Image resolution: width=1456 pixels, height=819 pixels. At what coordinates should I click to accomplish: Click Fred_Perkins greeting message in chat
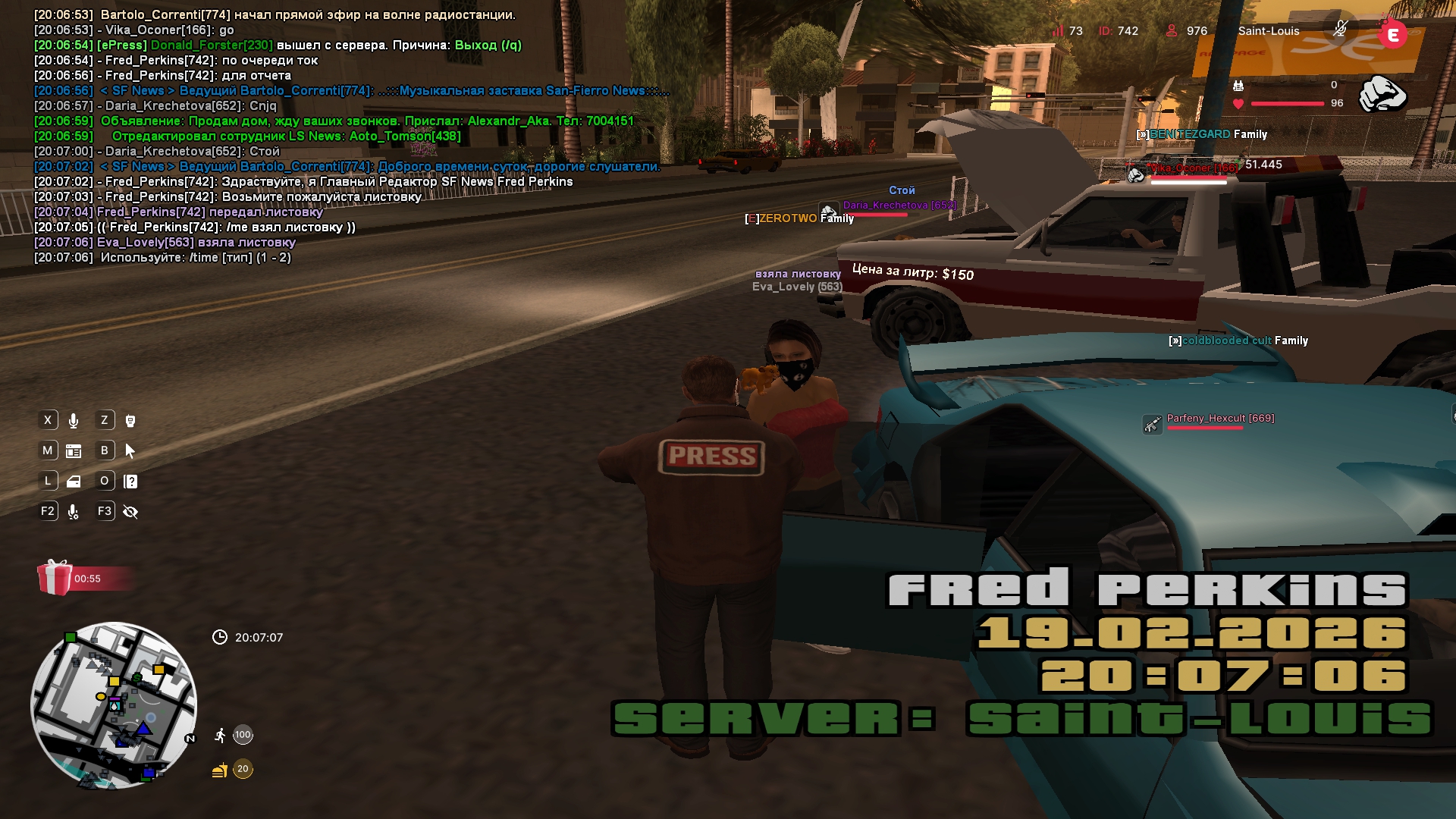point(303,182)
